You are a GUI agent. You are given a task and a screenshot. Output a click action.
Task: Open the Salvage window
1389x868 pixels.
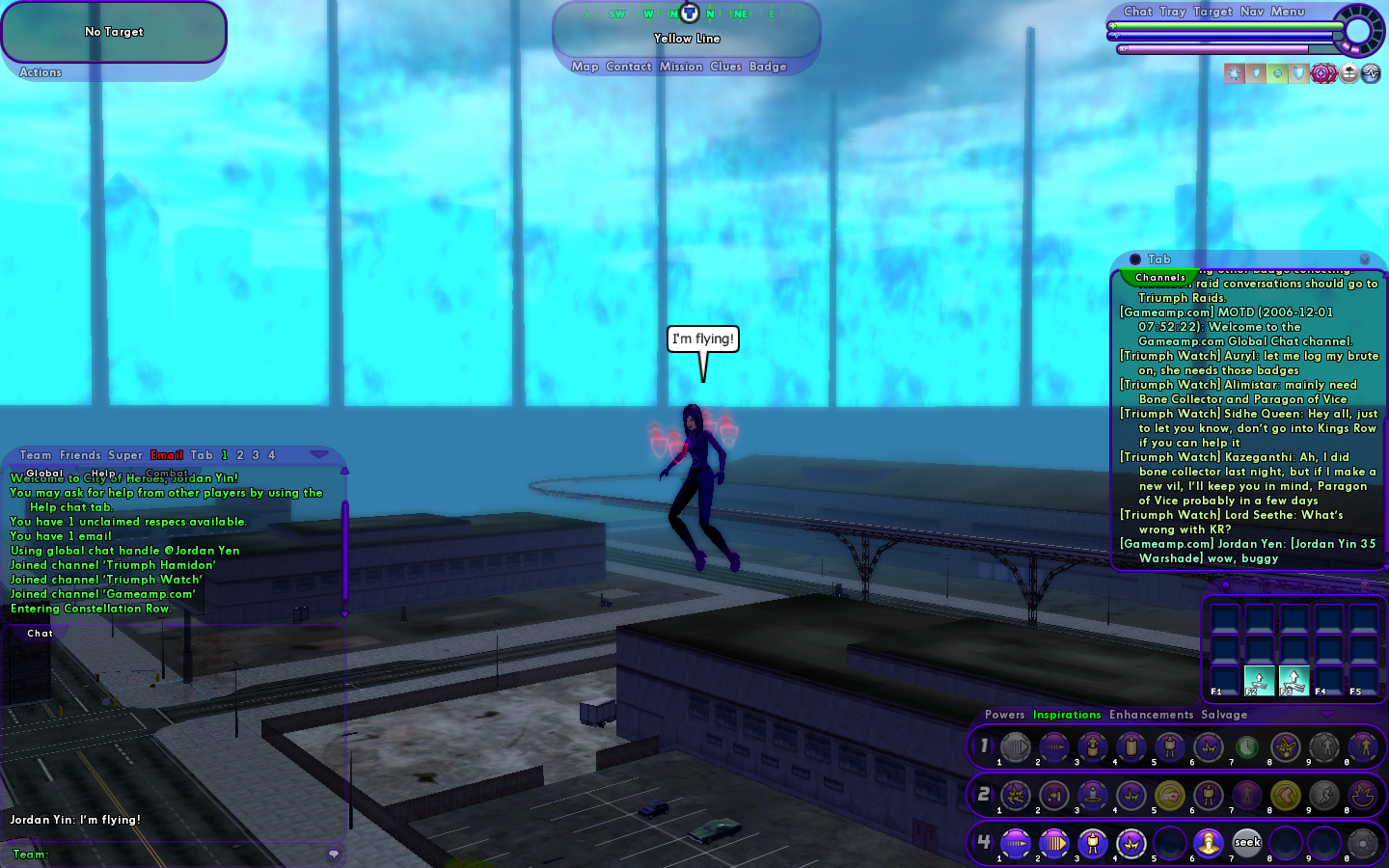tap(1224, 715)
